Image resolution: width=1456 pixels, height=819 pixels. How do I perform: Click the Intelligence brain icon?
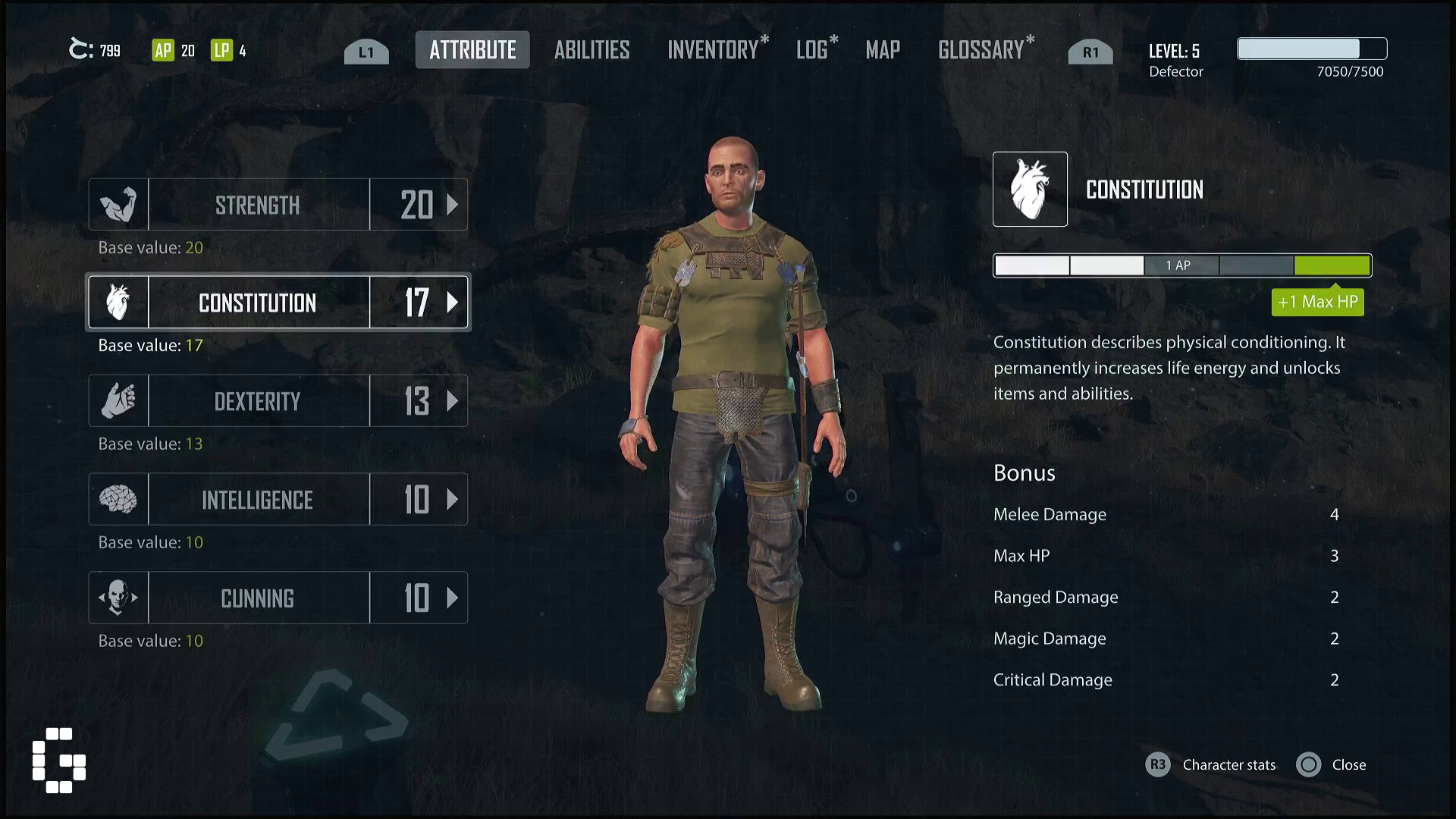coord(118,499)
